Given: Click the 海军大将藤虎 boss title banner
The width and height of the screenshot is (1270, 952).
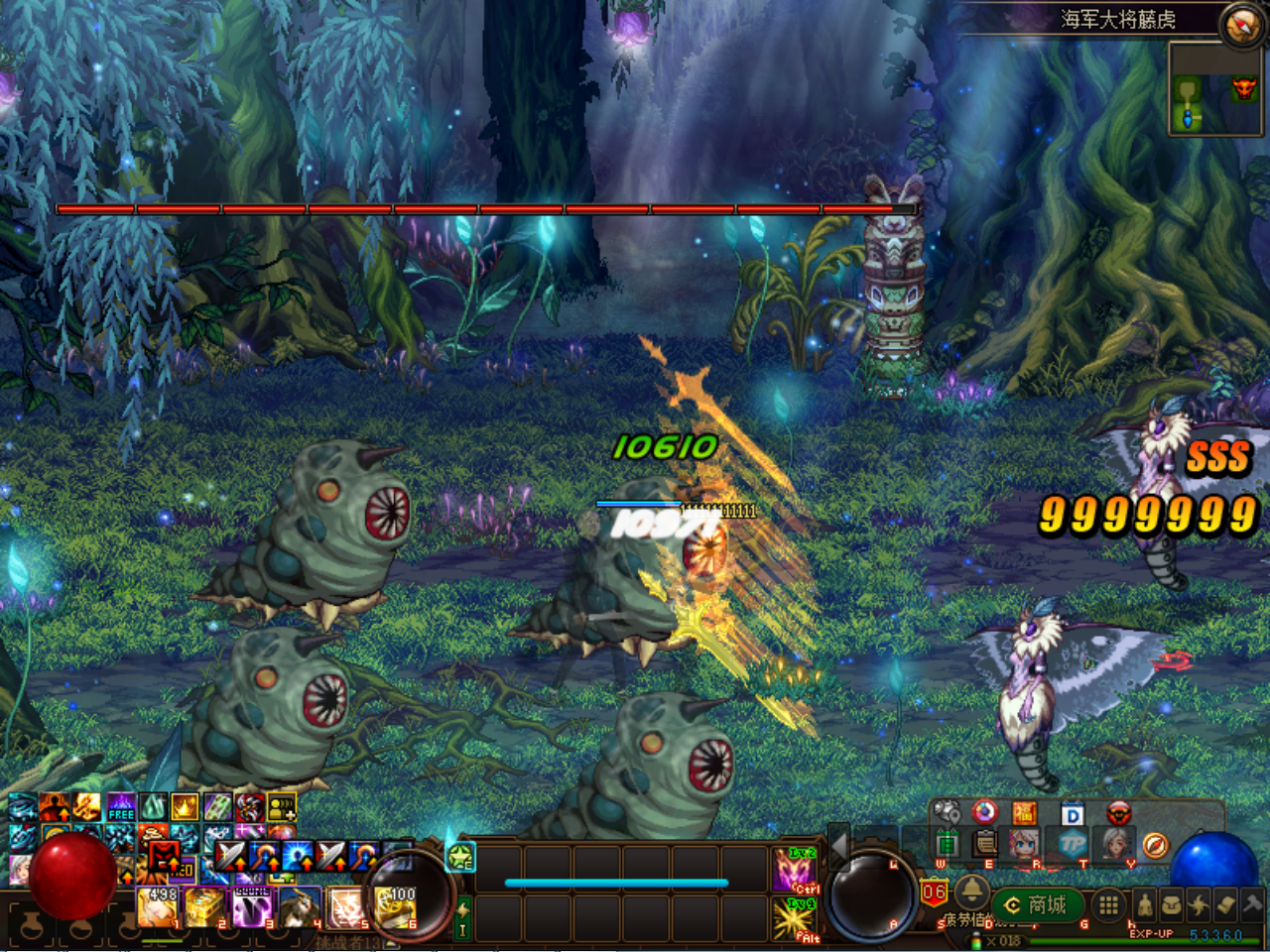Looking at the screenshot, I should point(1119,17).
